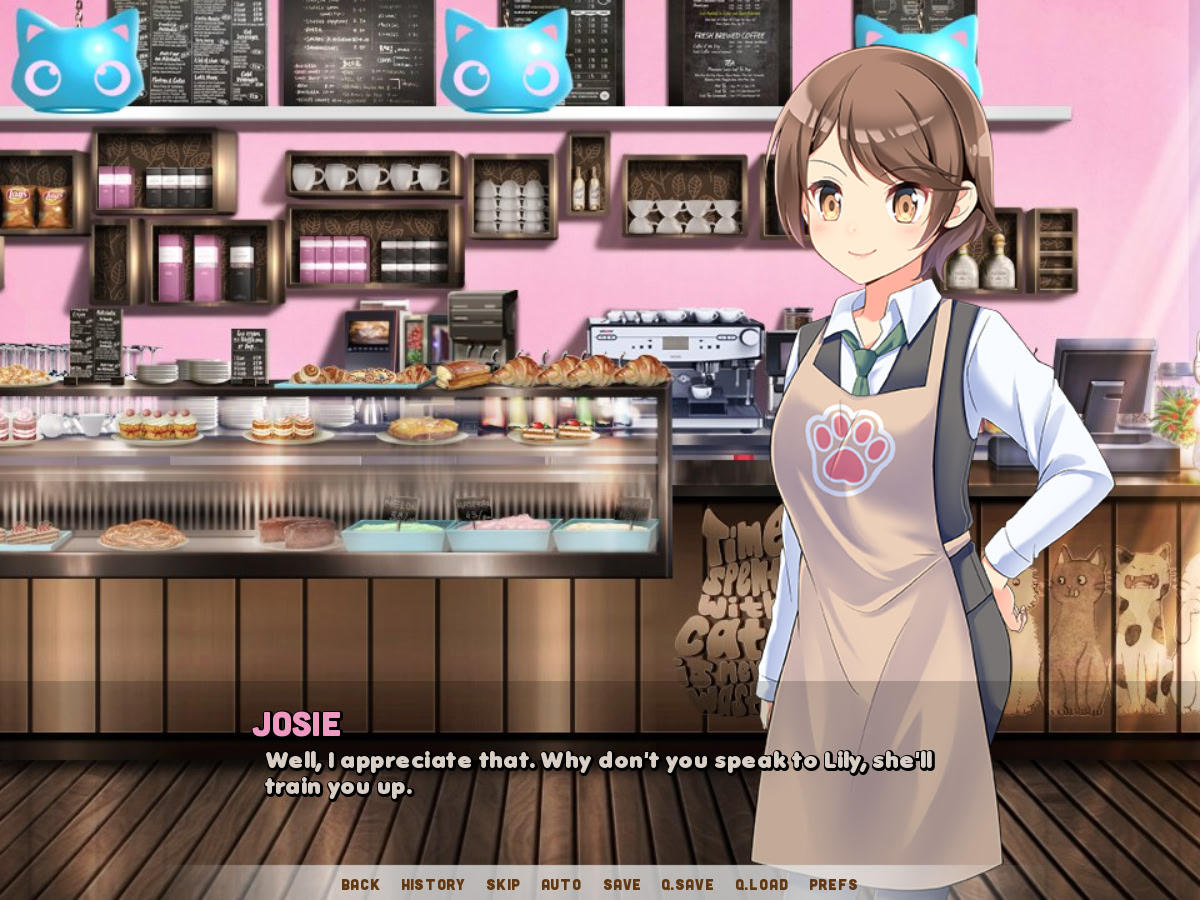The image size is (1200, 900).
Task: Open the Prefs settings menu
Action: [x=833, y=884]
